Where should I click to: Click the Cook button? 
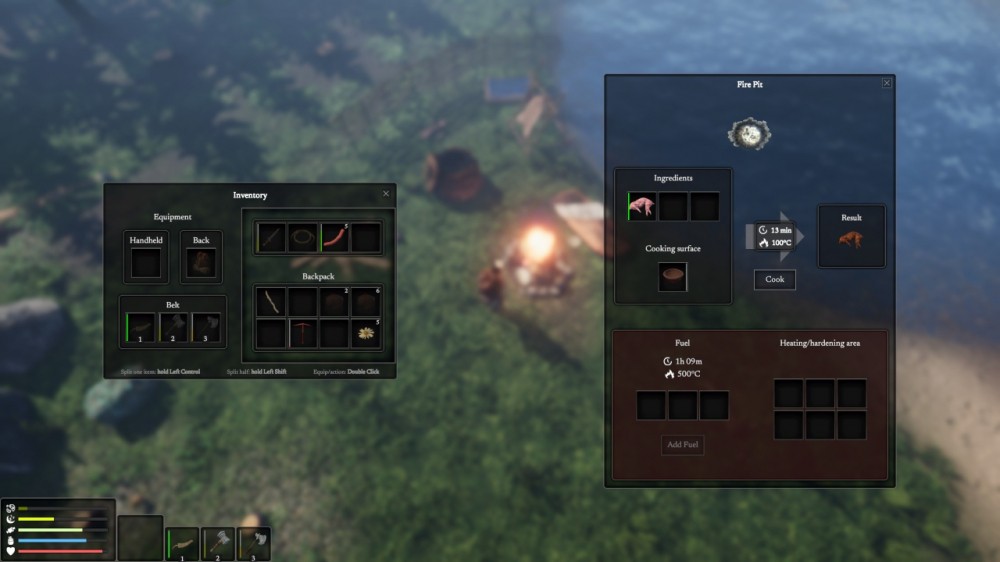click(x=775, y=280)
